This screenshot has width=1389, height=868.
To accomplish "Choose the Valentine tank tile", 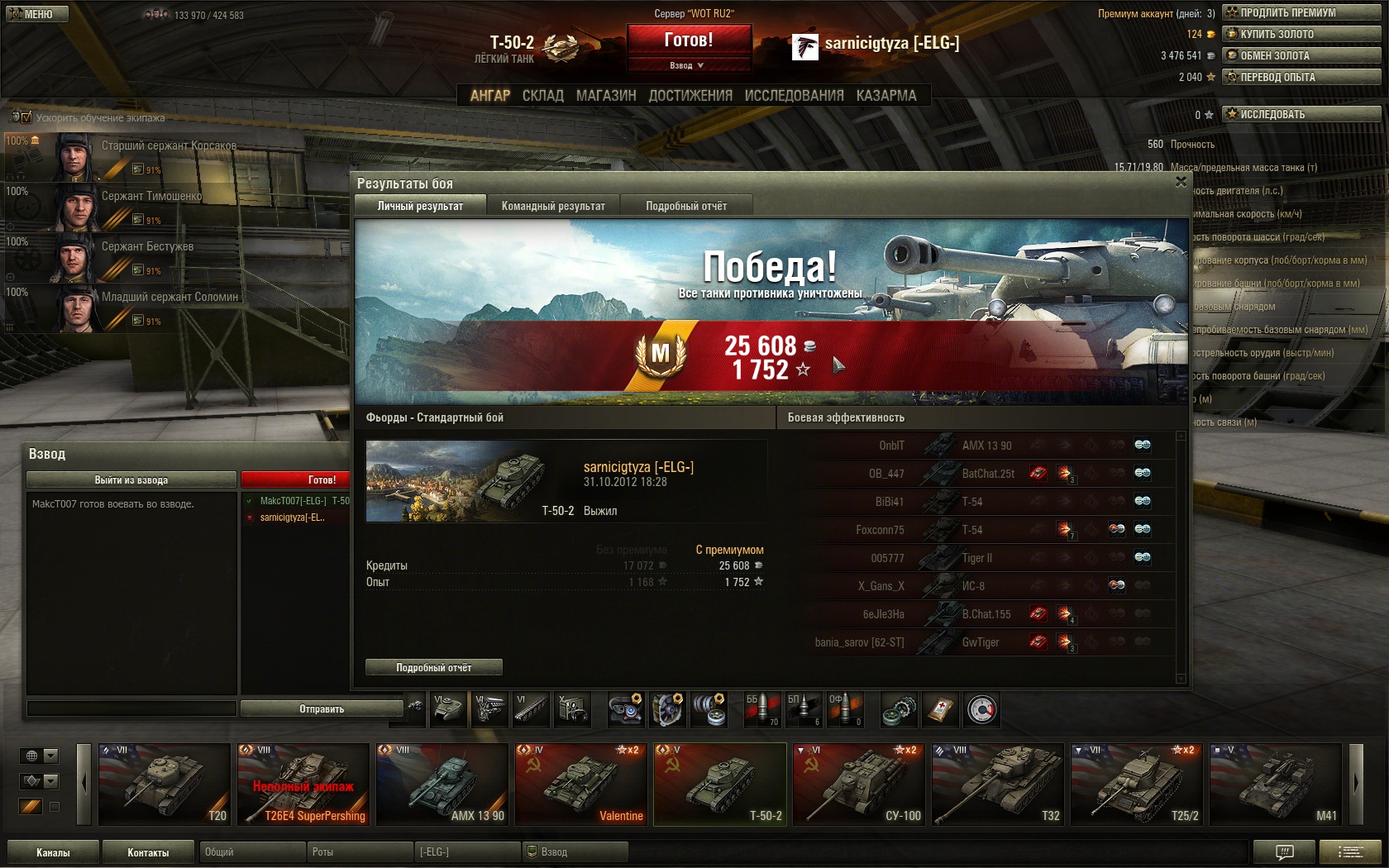I will click(580, 784).
